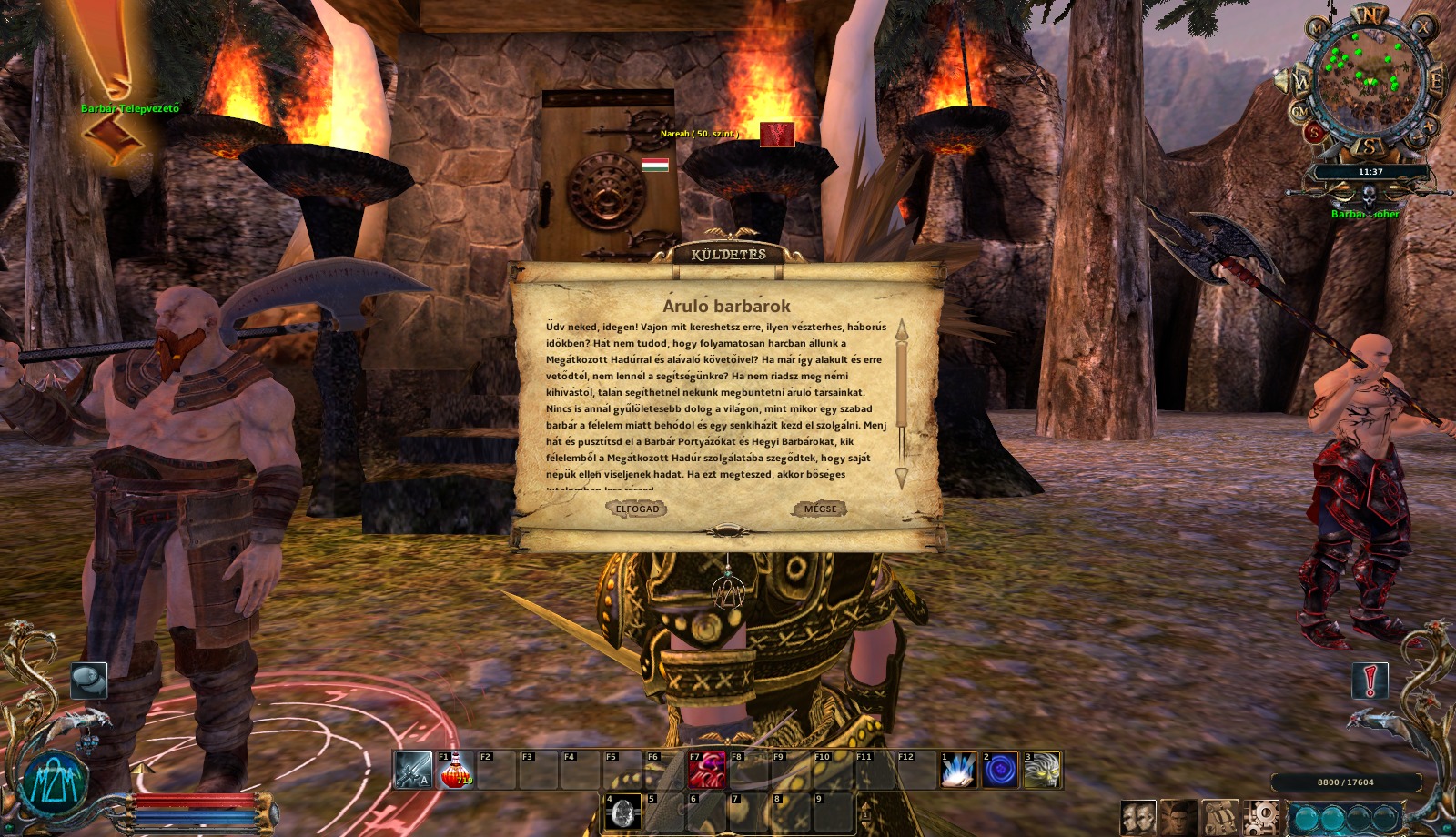
Task: Open the backpack inventory
Action: (1220, 819)
